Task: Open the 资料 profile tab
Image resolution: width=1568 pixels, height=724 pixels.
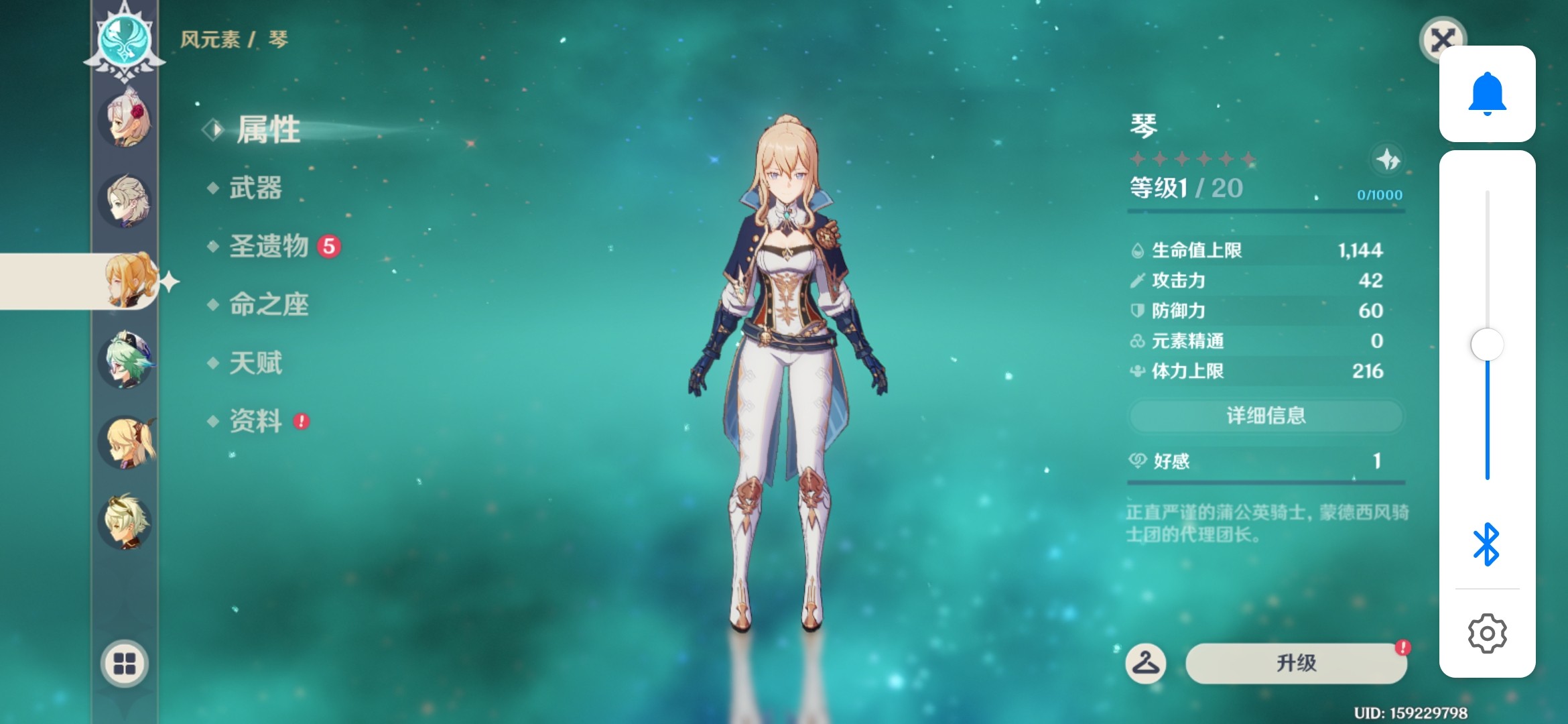Action: pyautogui.click(x=255, y=421)
